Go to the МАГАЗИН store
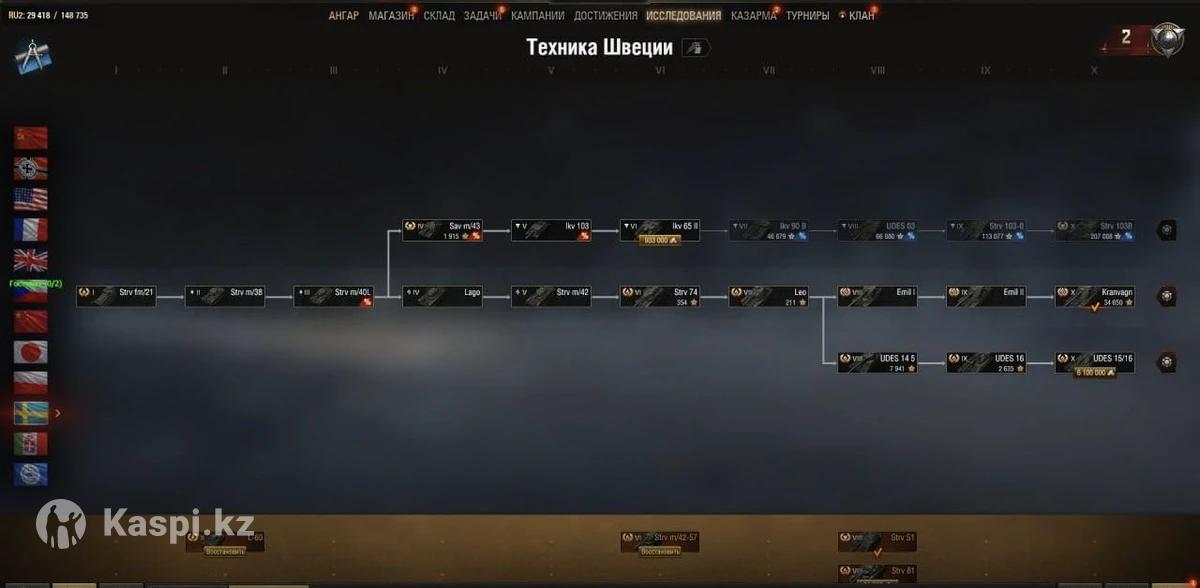1200x588 pixels. pyautogui.click(x=390, y=16)
